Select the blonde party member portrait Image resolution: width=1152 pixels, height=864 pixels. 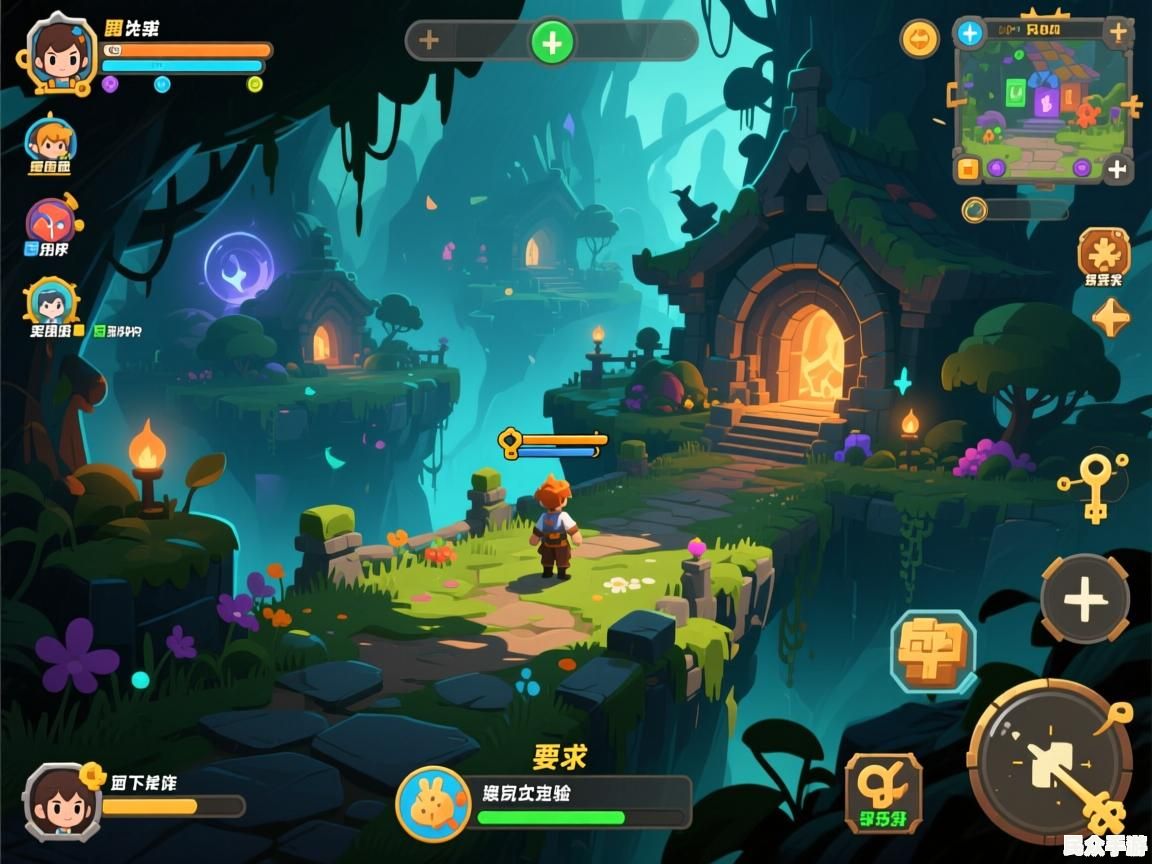tap(49, 142)
